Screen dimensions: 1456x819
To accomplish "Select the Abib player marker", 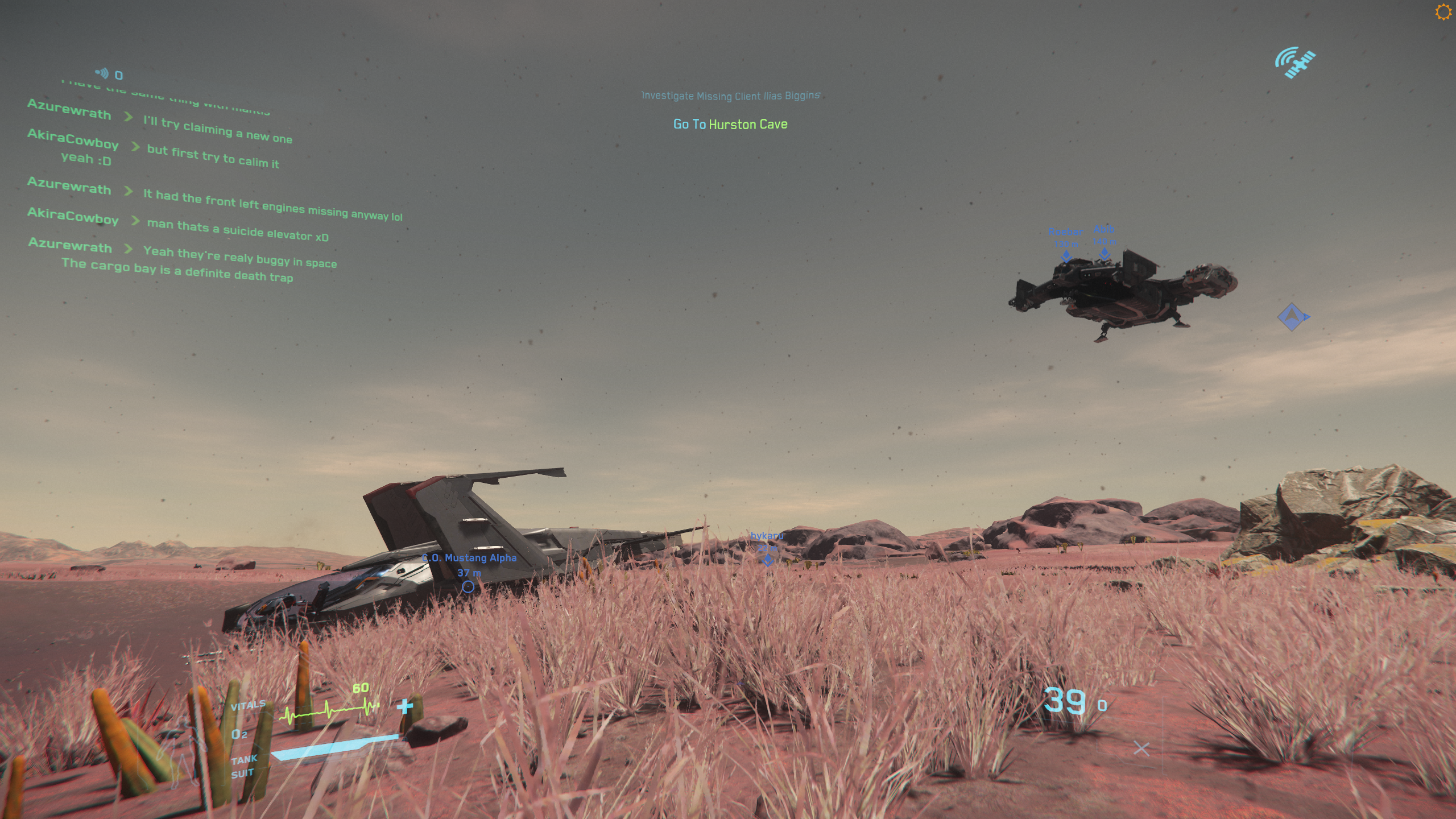I will click(1104, 254).
